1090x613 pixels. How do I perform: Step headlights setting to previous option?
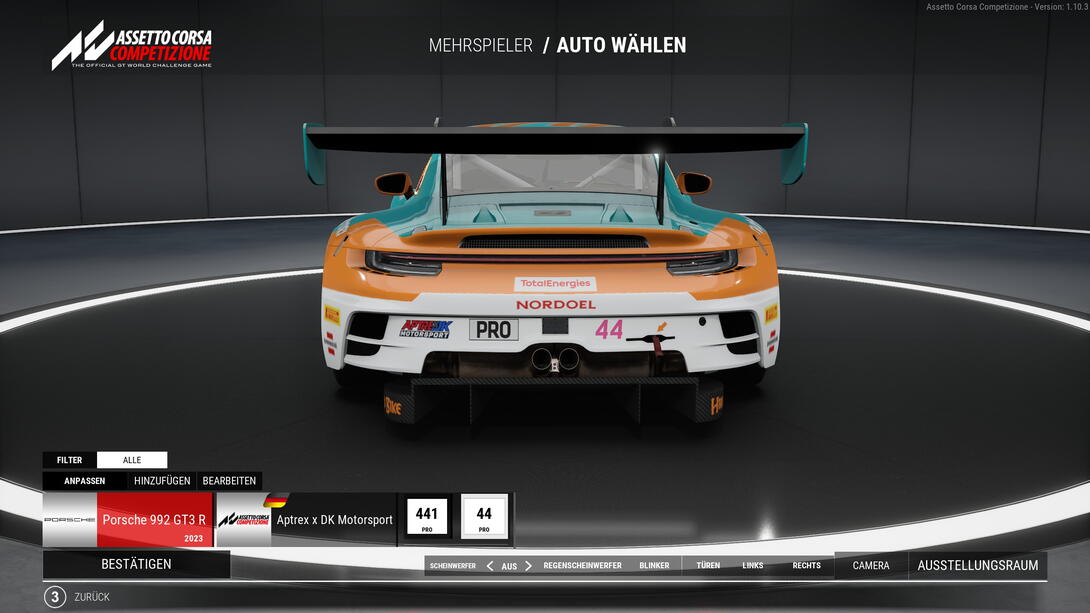coord(490,566)
